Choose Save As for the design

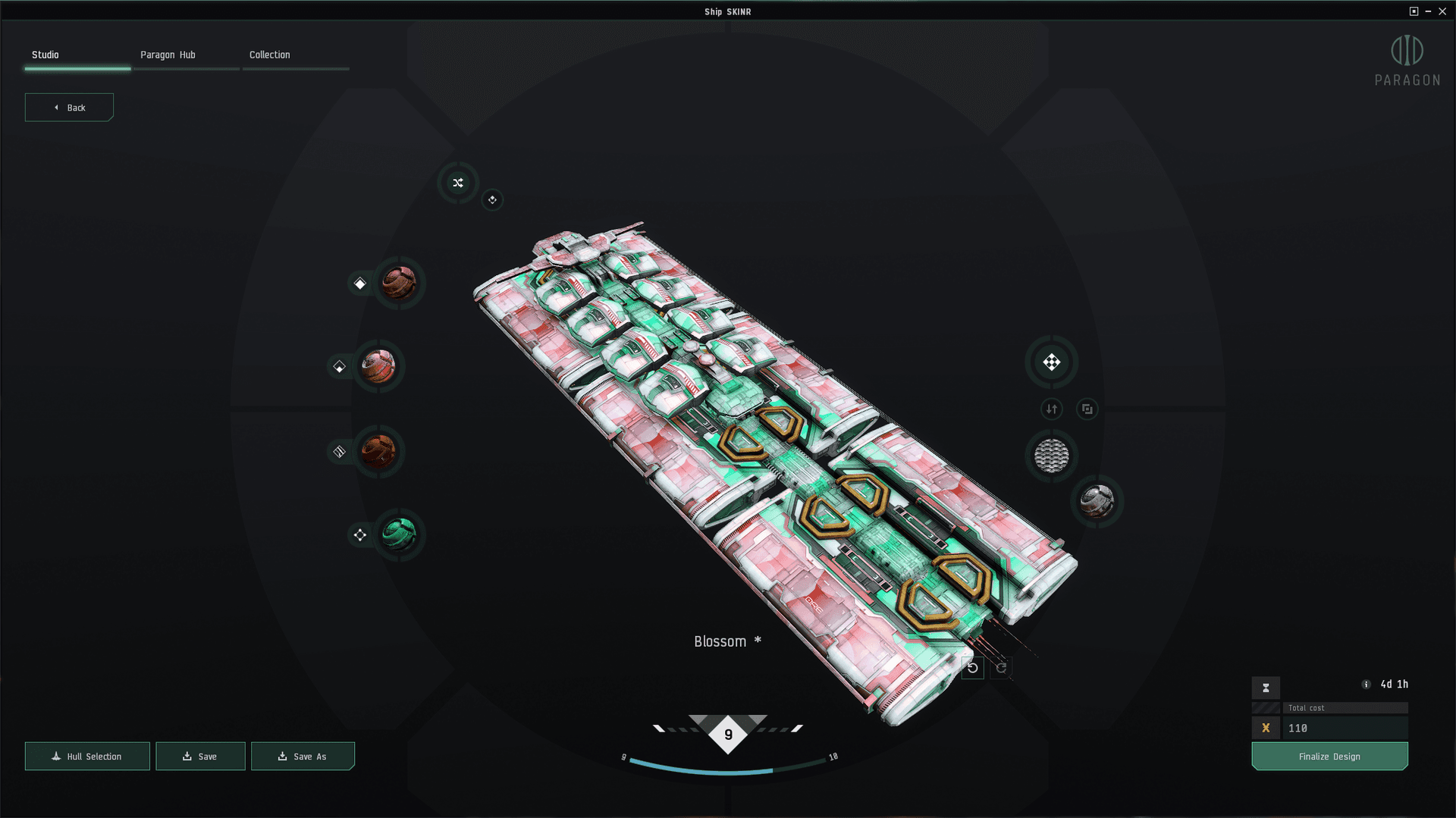coord(303,756)
